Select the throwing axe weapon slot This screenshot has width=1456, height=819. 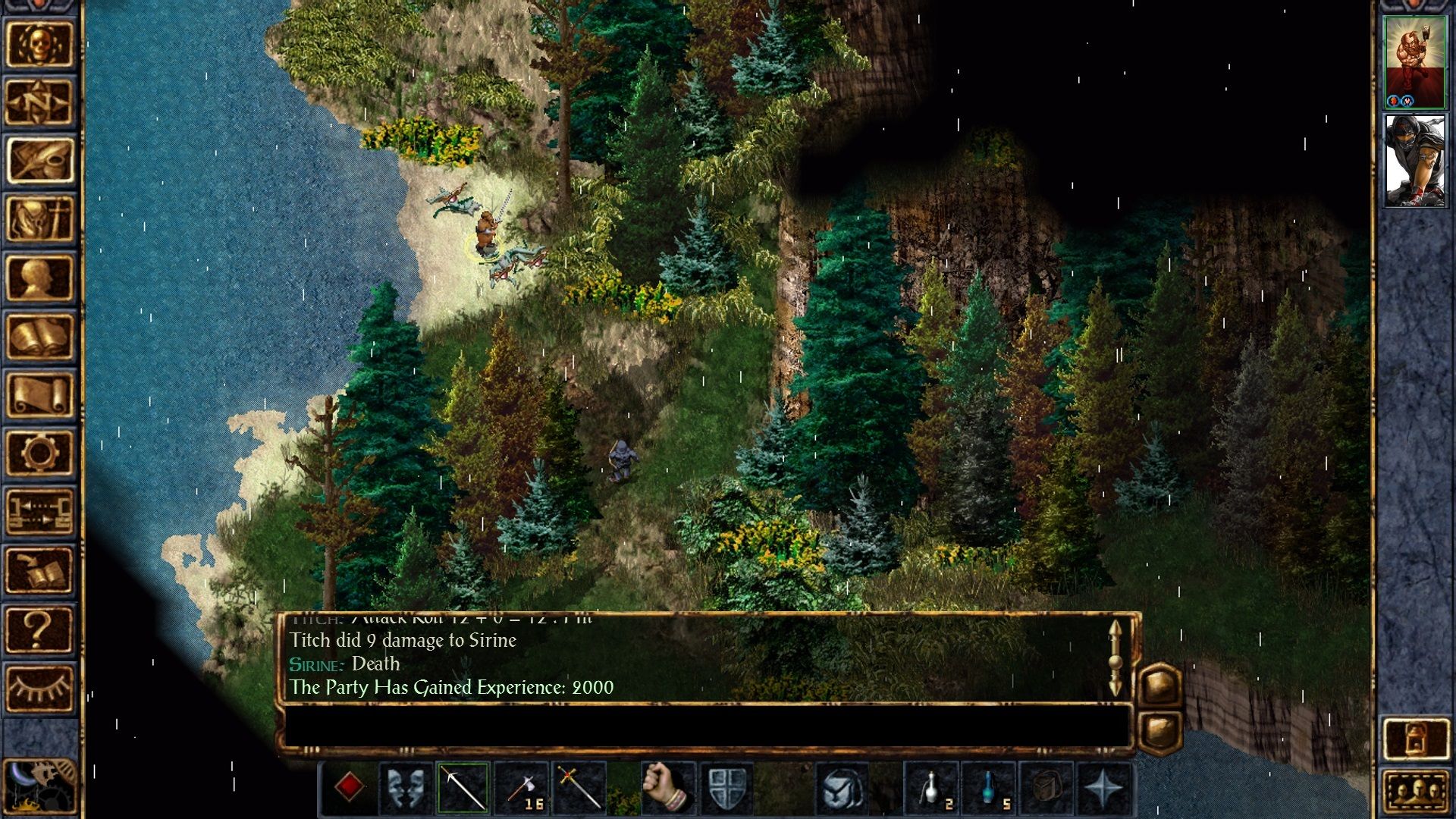521,788
